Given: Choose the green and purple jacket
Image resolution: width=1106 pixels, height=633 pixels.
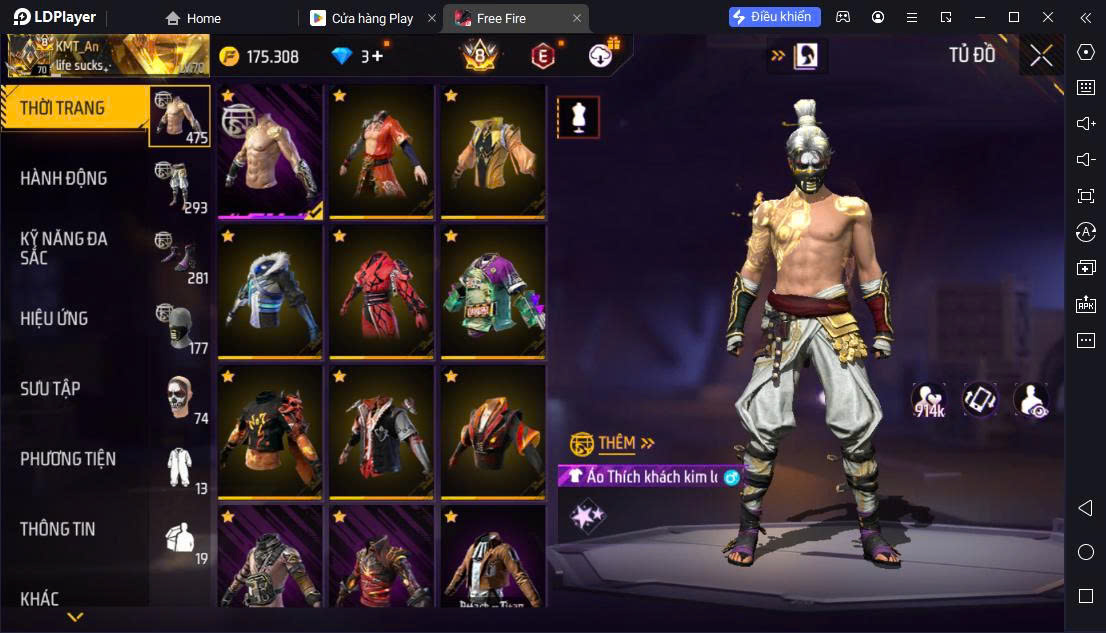Looking at the screenshot, I should (493, 292).
